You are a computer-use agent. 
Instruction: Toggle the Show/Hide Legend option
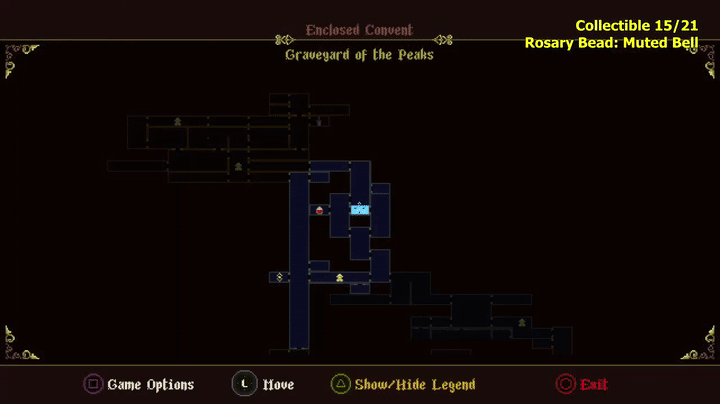[403, 384]
